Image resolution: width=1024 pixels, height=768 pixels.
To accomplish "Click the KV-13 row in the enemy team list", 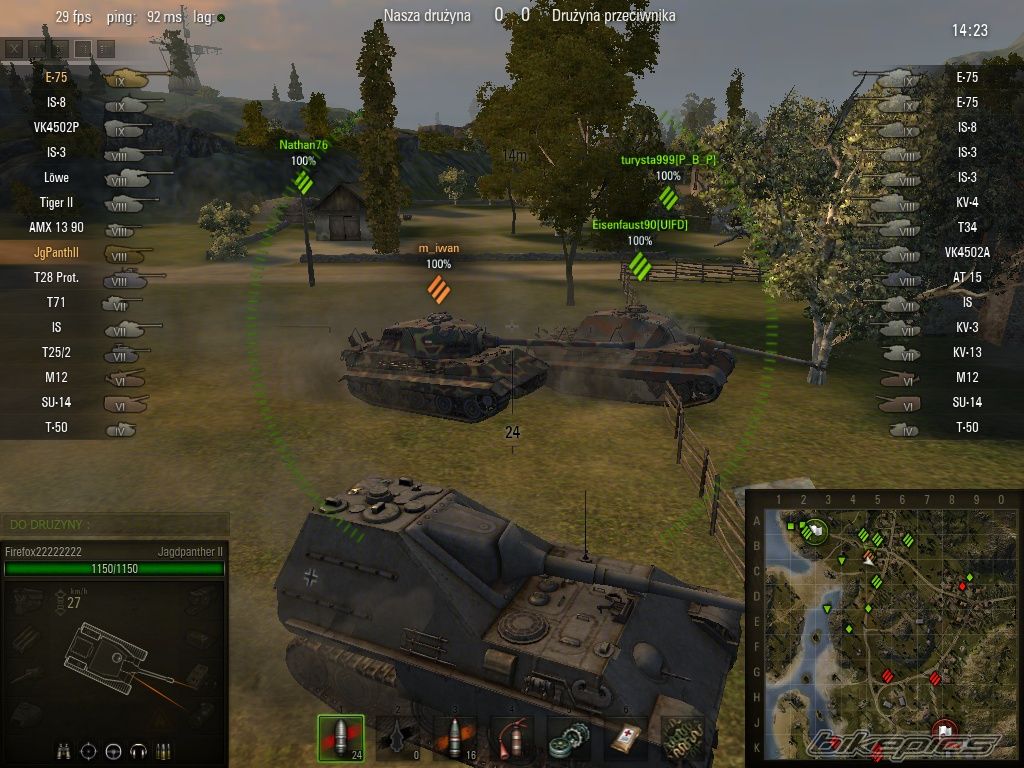I will pos(966,352).
